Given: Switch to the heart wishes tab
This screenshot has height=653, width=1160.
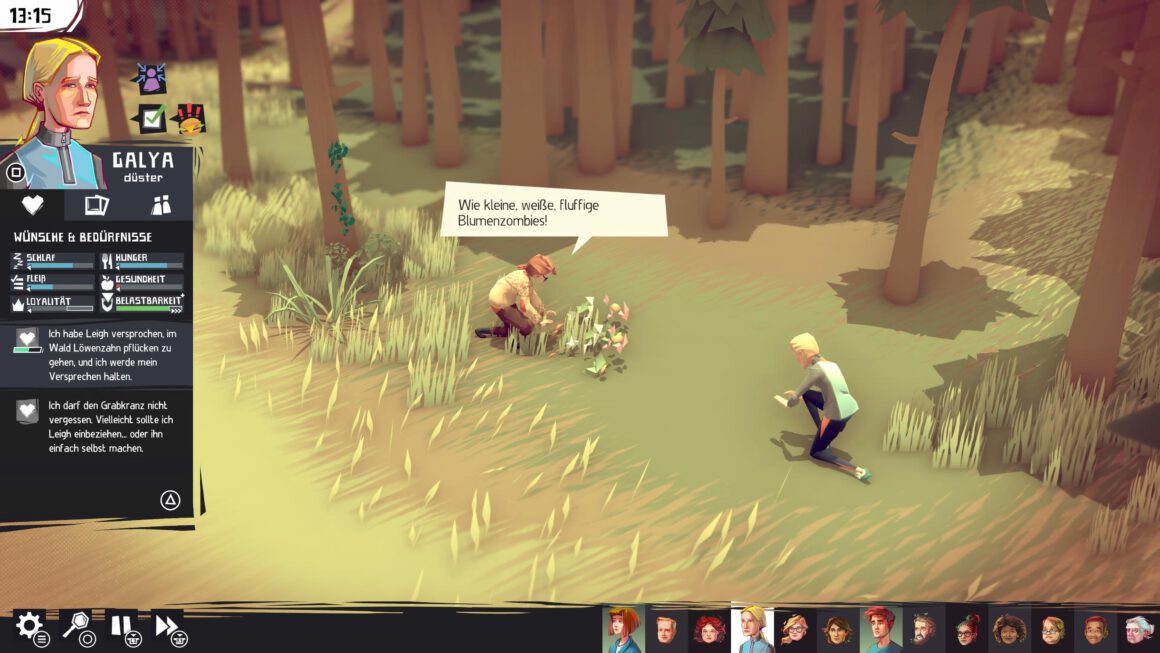Looking at the screenshot, I should coord(32,205).
